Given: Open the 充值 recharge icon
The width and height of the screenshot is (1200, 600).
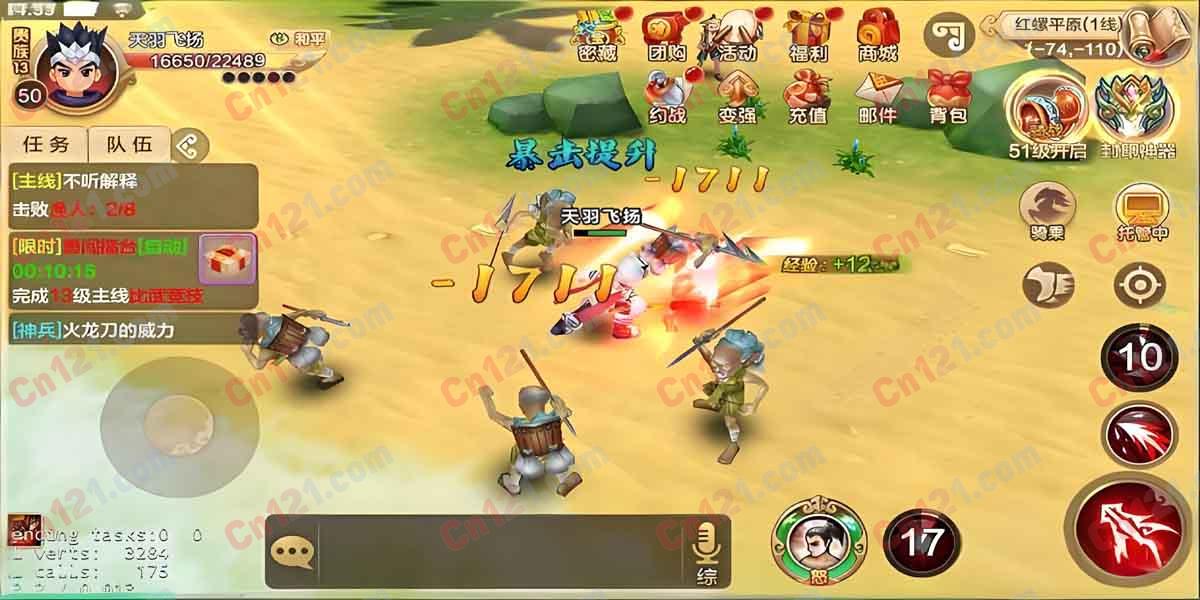Looking at the screenshot, I should click(x=807, y=96).
